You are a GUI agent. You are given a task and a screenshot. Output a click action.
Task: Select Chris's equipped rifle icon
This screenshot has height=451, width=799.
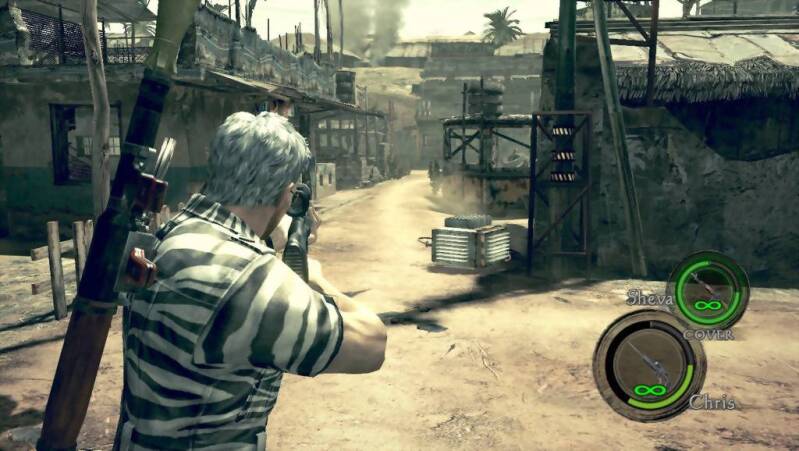(648, 363)
